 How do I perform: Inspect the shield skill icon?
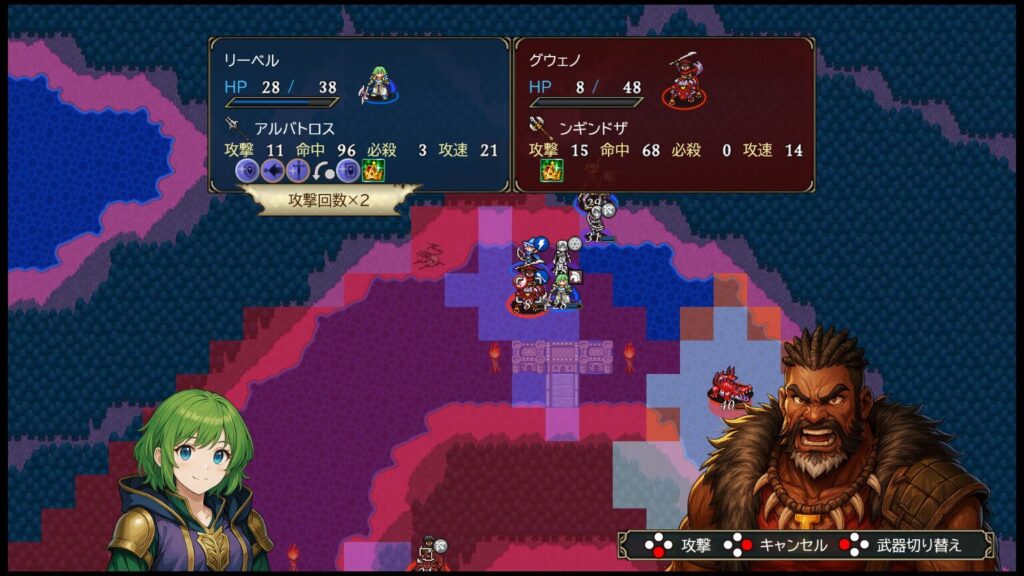[x=347, y=171]
